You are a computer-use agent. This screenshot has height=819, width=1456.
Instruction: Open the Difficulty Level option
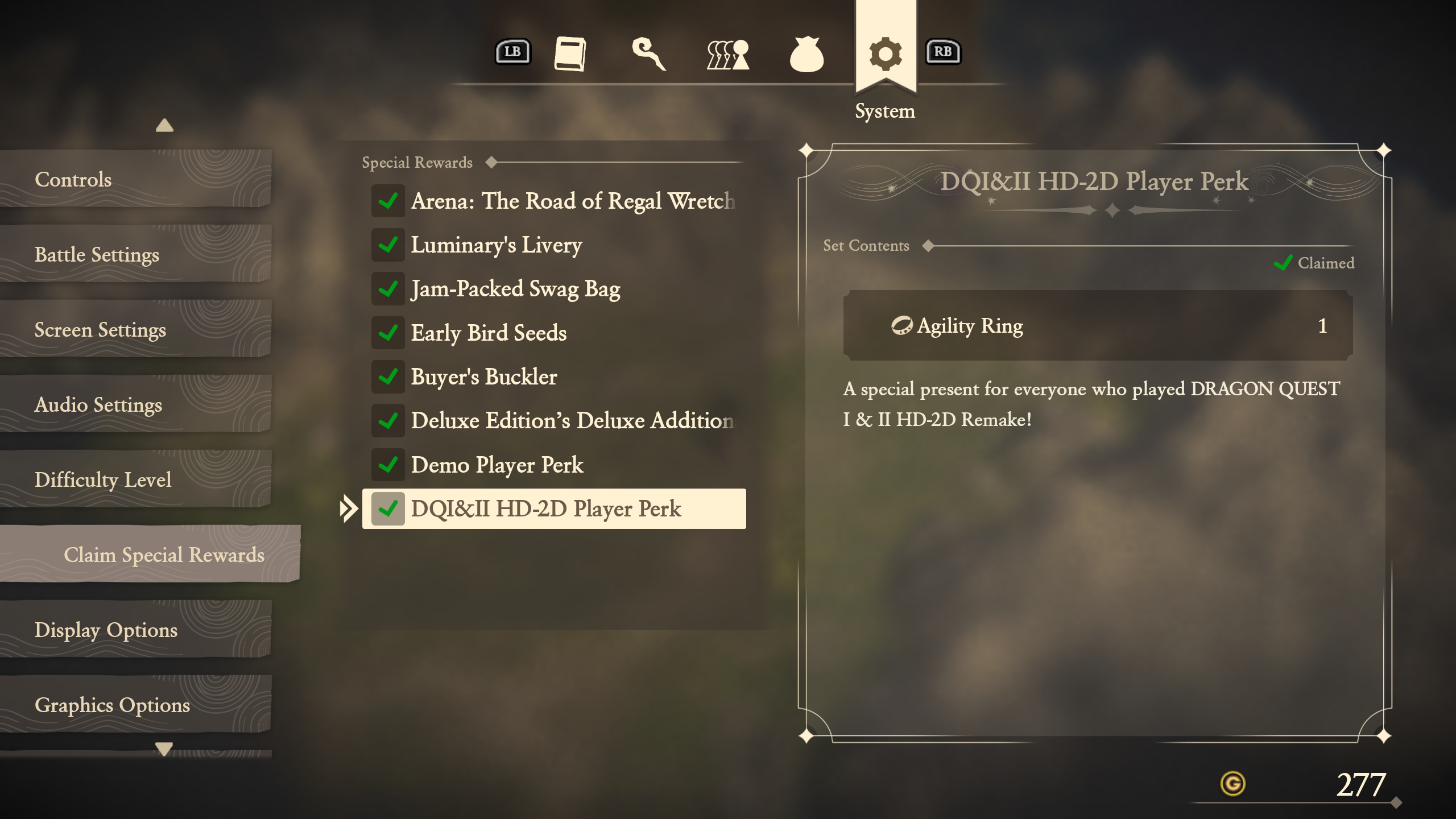(x=134, y=480)
